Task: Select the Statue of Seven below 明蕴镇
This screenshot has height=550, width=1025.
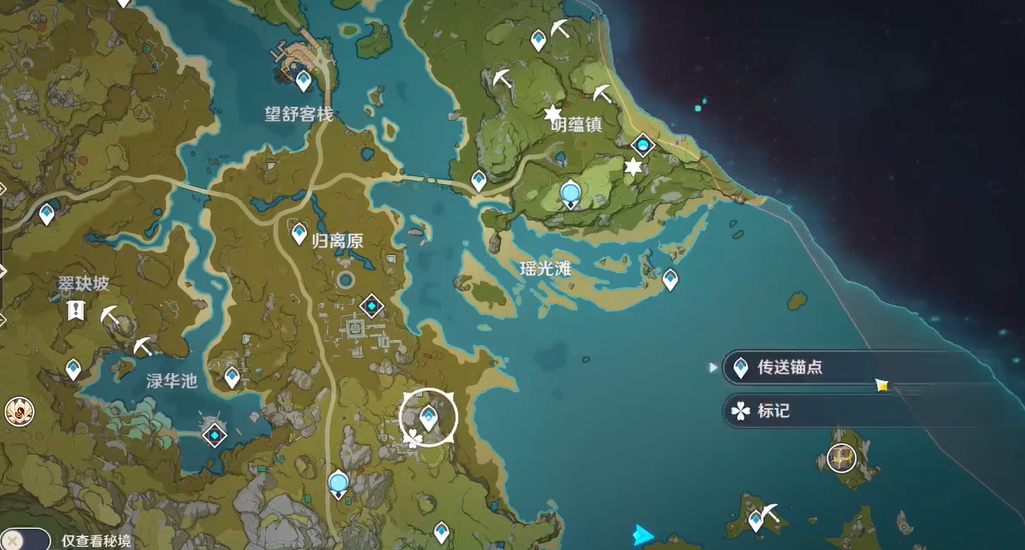Action: pos(571,194)
